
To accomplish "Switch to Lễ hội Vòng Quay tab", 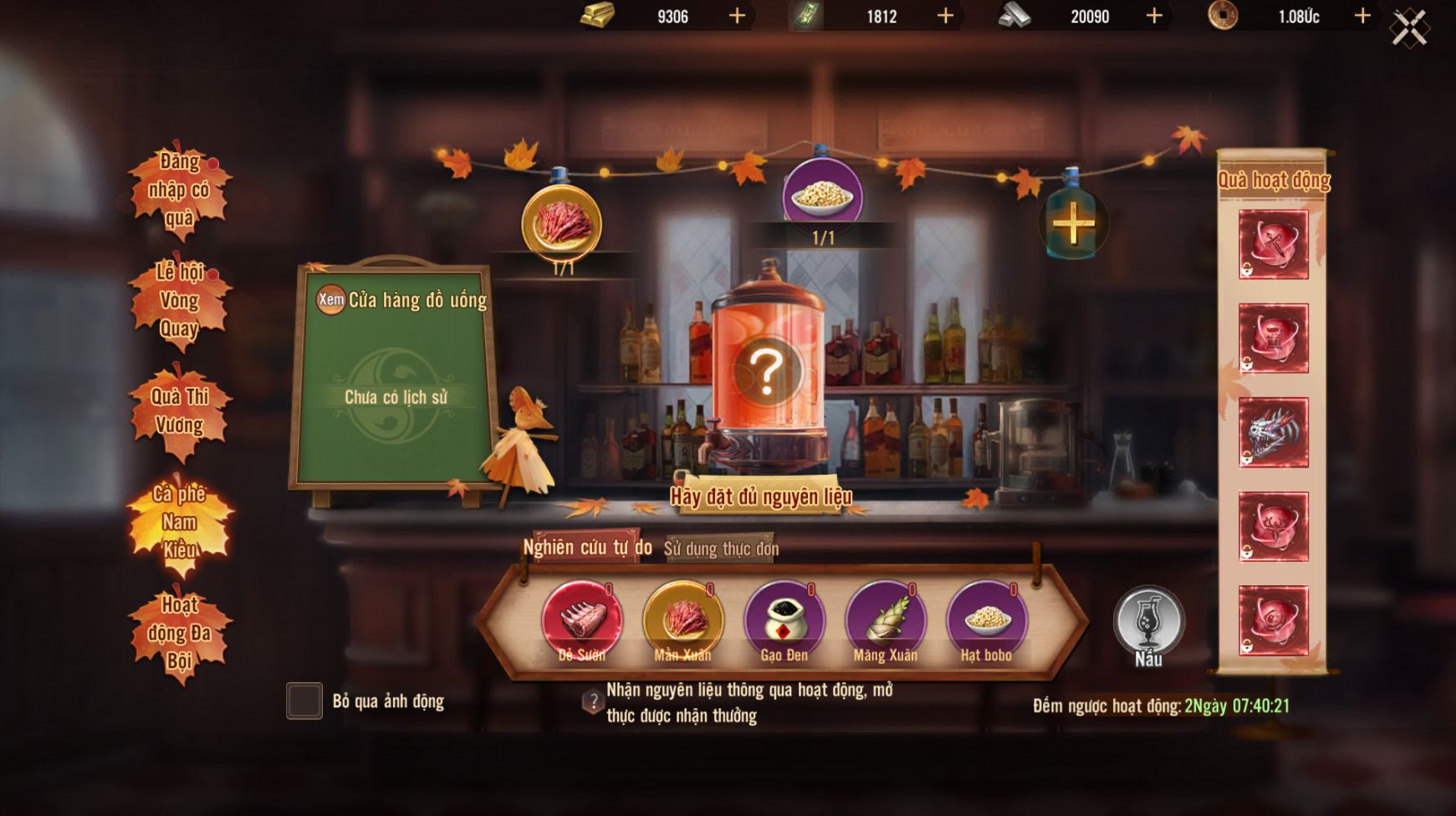I will [179, 300].
